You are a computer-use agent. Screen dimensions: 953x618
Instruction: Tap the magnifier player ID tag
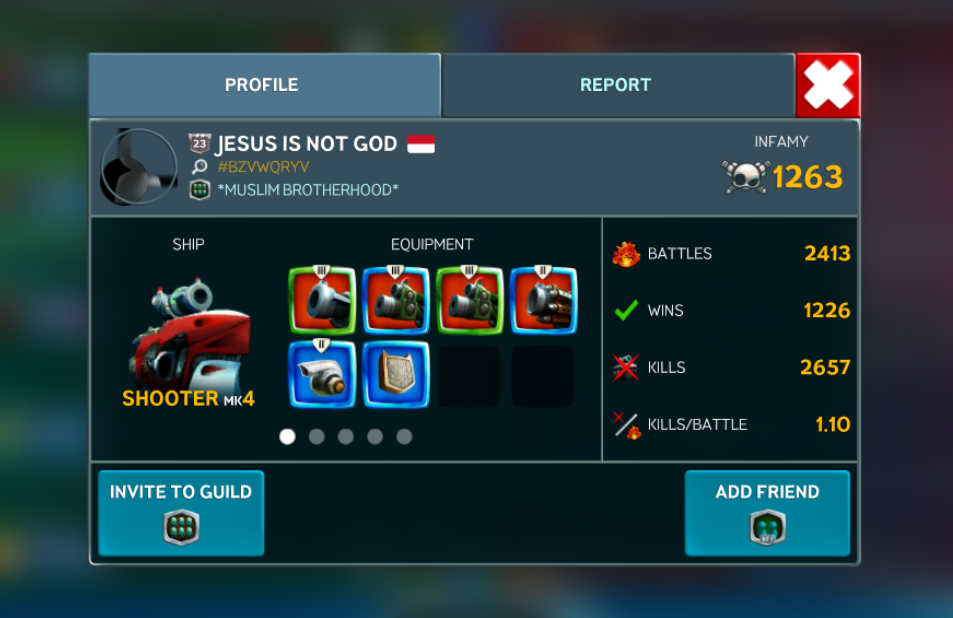[264, 167]
